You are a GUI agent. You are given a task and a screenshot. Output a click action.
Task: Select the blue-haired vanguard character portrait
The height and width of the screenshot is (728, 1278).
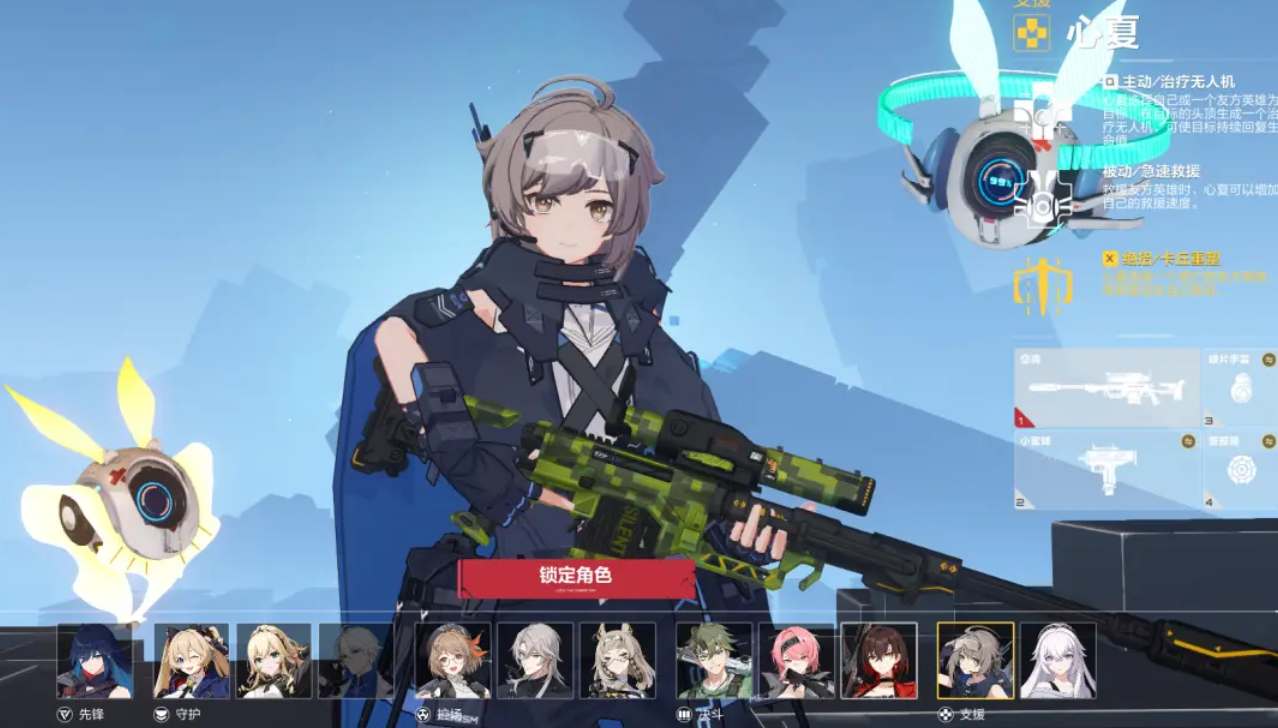94,660
